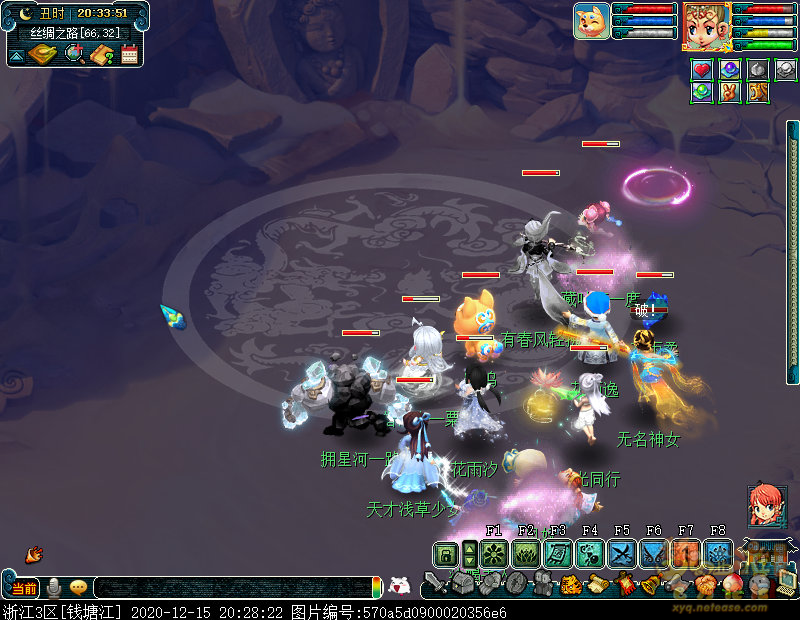Activate the F2 lotus skill
The image size is (800, 620).
coord(526,554)
